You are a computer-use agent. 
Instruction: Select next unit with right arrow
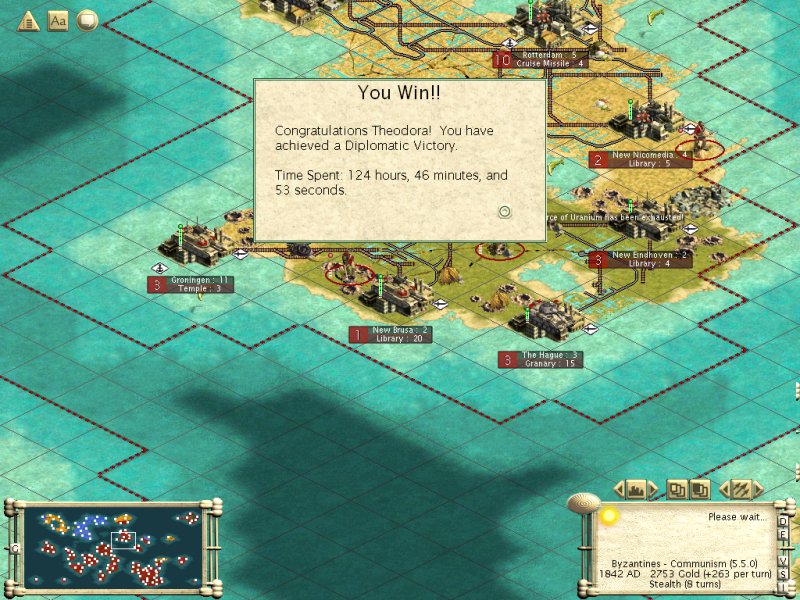(757, 489)
